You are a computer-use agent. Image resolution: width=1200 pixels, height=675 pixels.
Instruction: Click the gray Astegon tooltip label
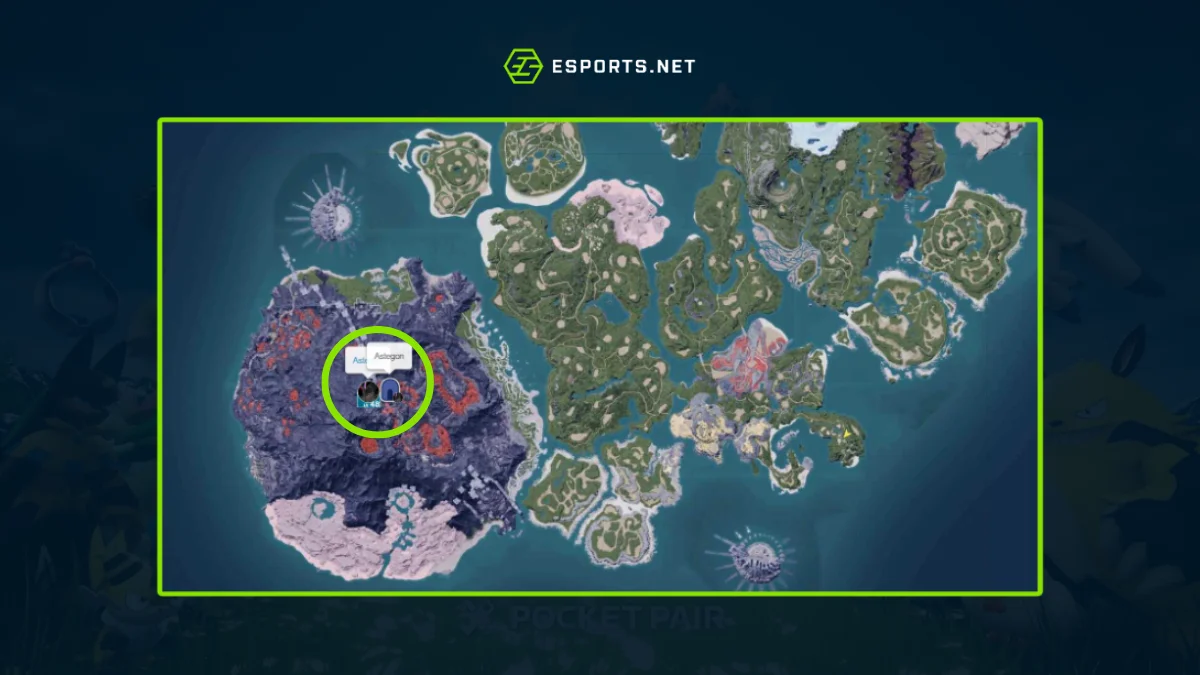point(388,357)
